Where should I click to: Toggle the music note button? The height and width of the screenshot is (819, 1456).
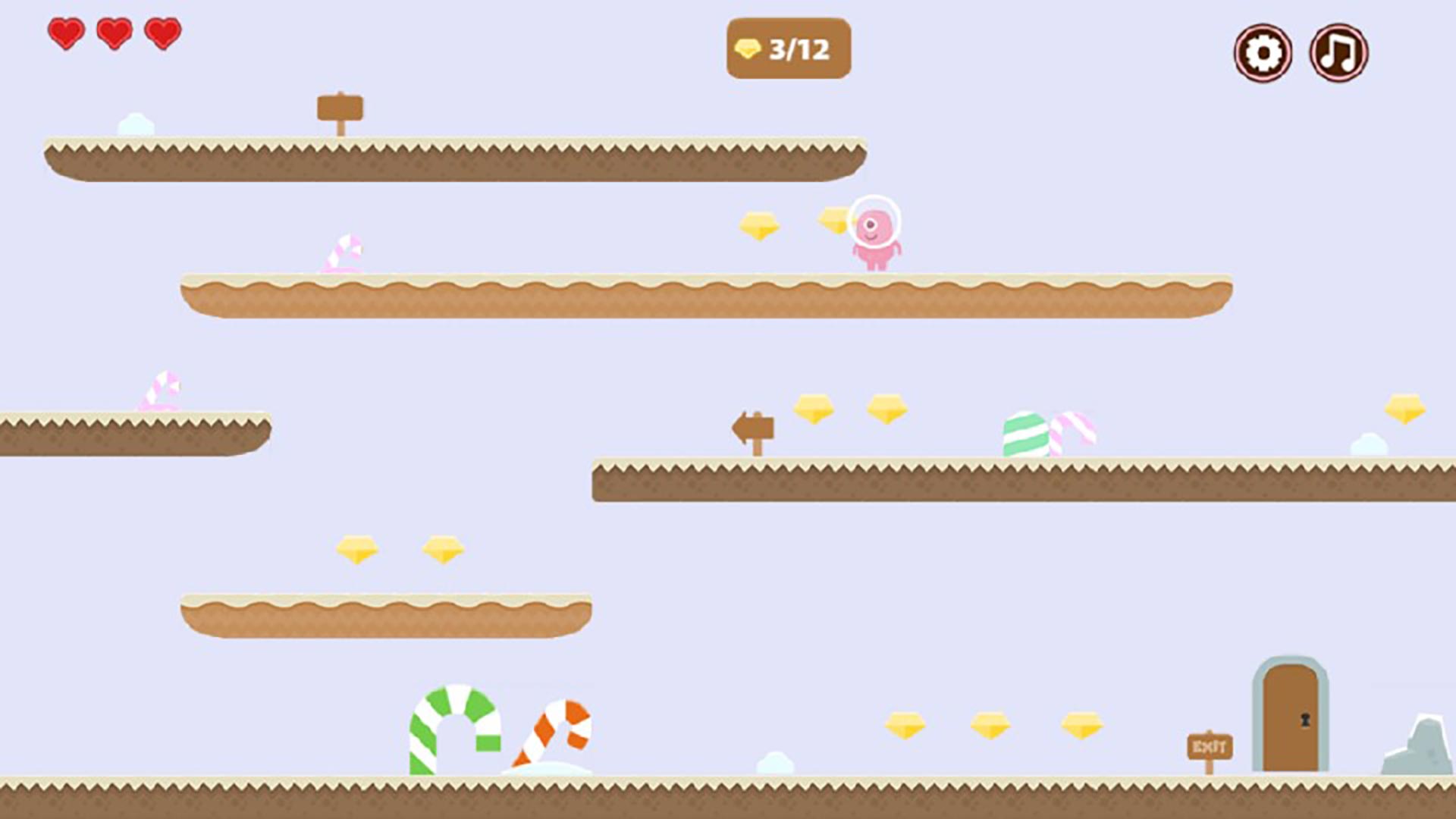1338,53
